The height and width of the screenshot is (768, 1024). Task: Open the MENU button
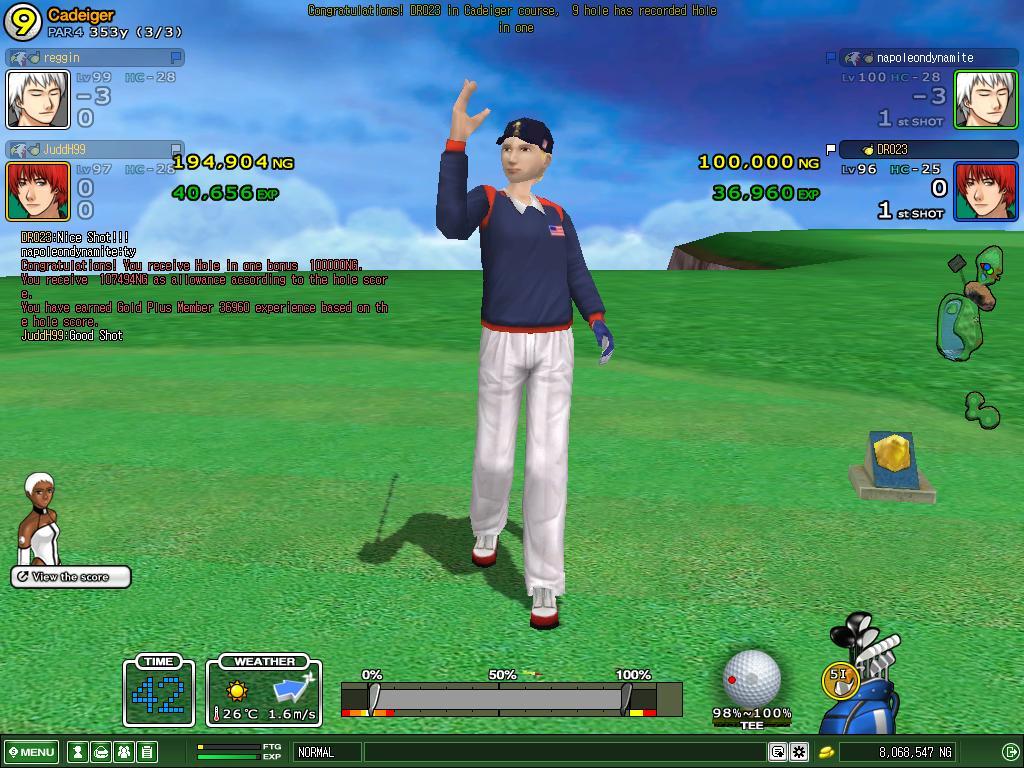click(x=32, y=752)
